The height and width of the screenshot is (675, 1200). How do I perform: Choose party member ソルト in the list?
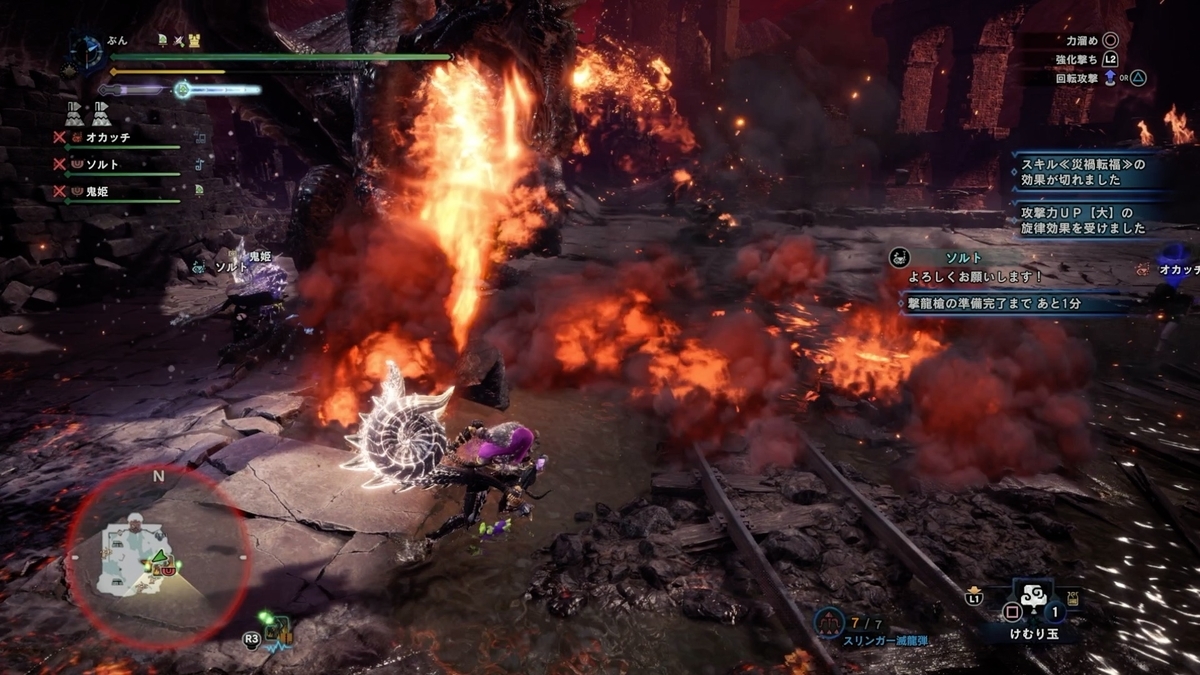[x=102, y=163]
